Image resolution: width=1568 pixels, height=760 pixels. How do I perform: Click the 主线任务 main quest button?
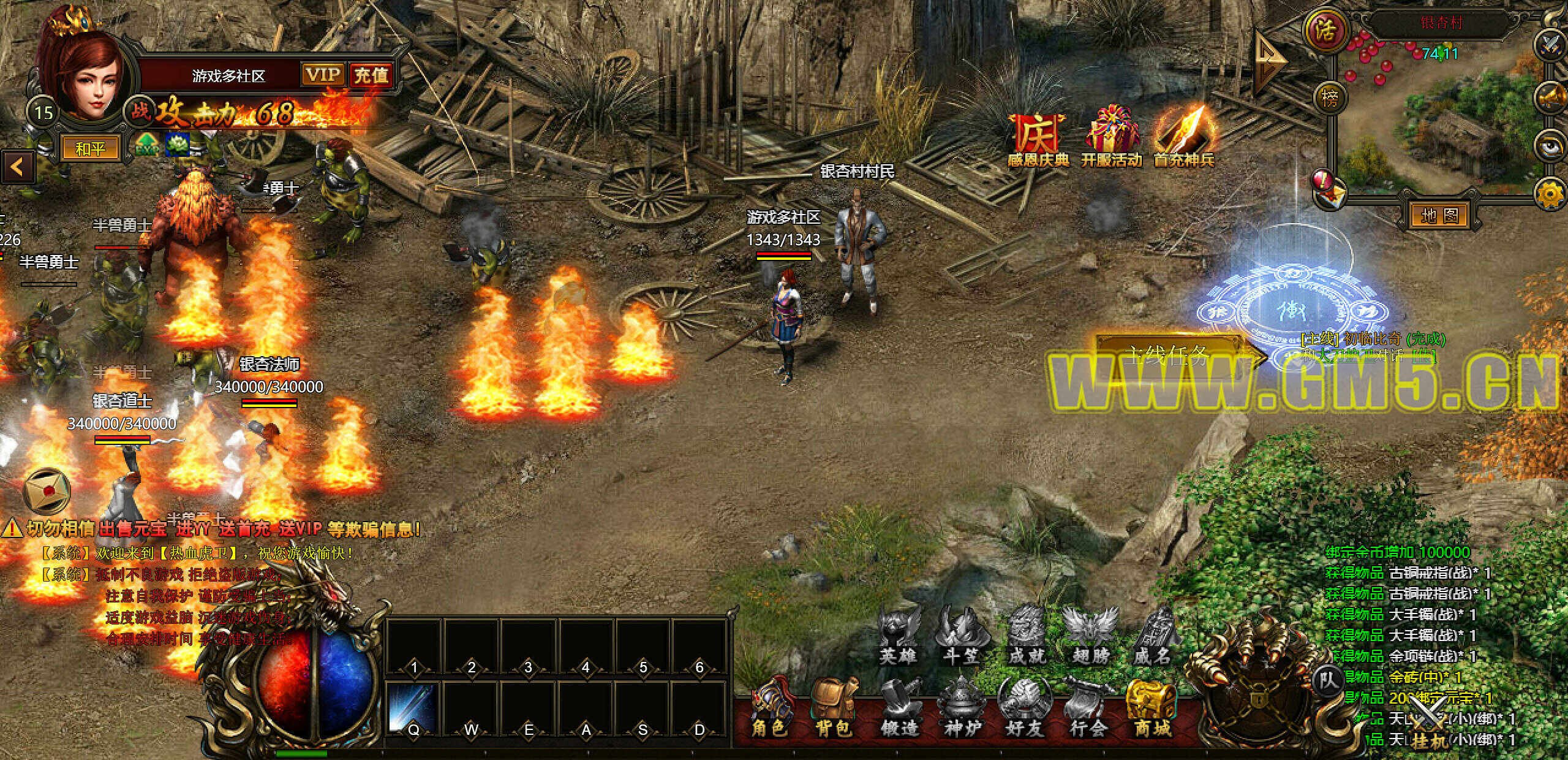[x=1169, y=355]
